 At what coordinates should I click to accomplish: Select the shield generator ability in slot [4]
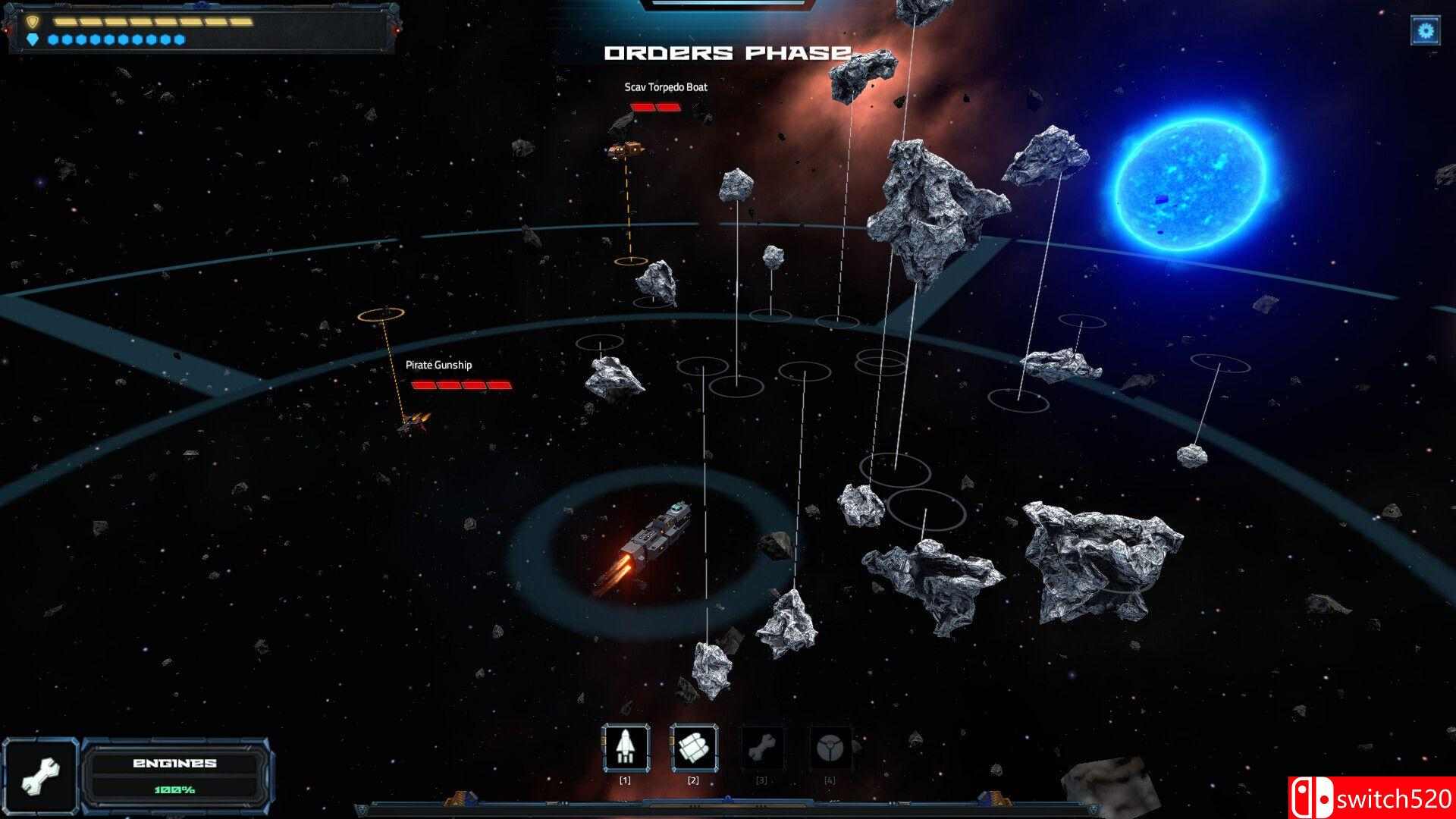832,749
